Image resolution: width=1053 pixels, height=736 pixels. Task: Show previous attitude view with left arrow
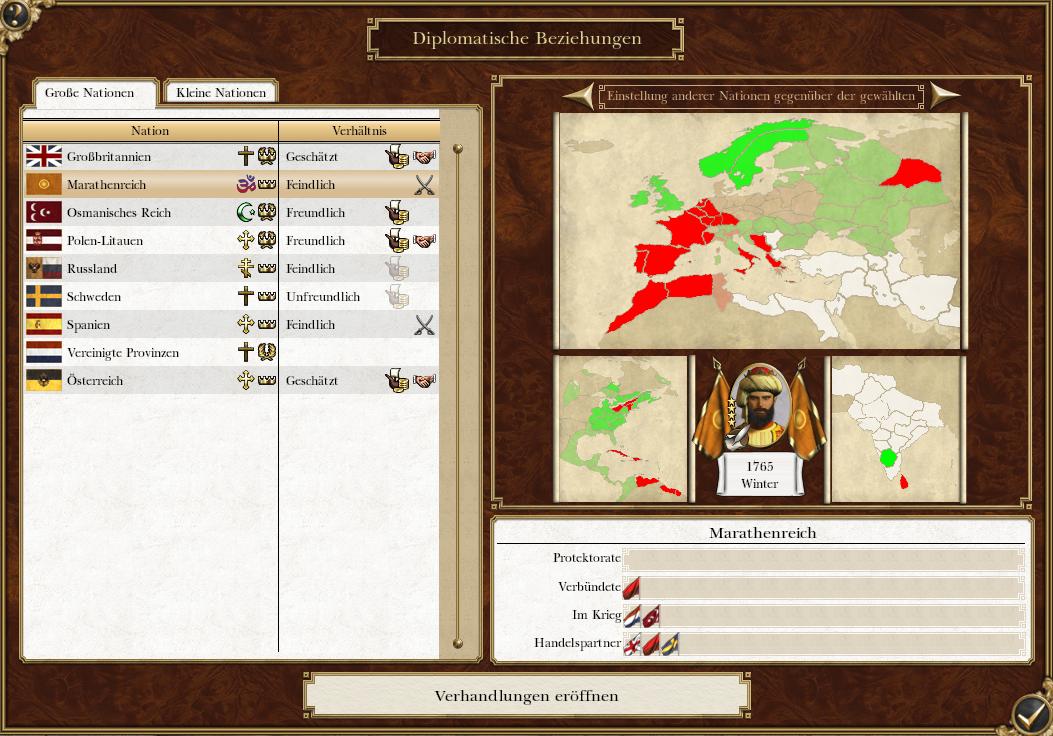579,96
